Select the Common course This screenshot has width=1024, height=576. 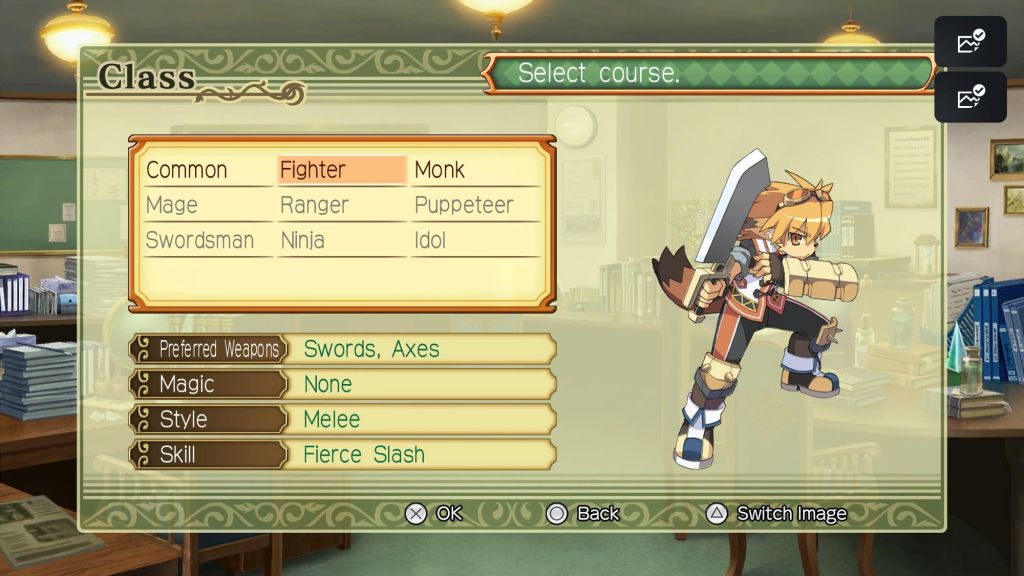(187, 170)
